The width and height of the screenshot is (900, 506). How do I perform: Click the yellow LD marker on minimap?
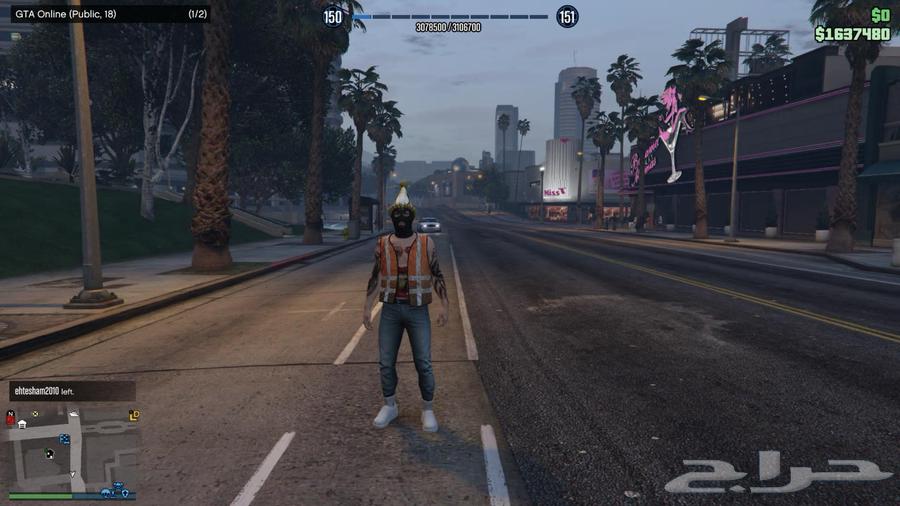(133, 415)
